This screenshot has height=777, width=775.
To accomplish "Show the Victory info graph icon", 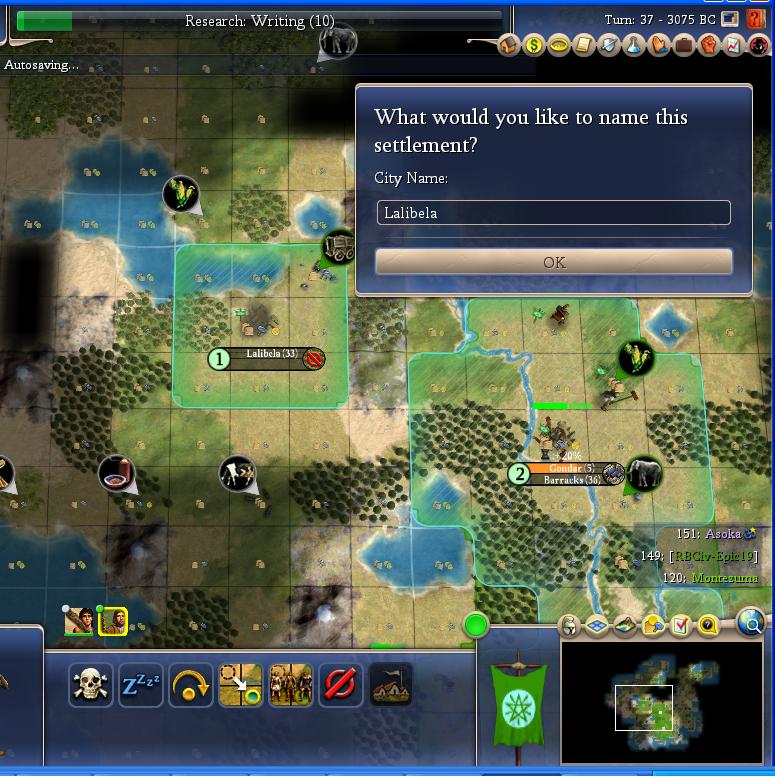I will coord(734,45).
